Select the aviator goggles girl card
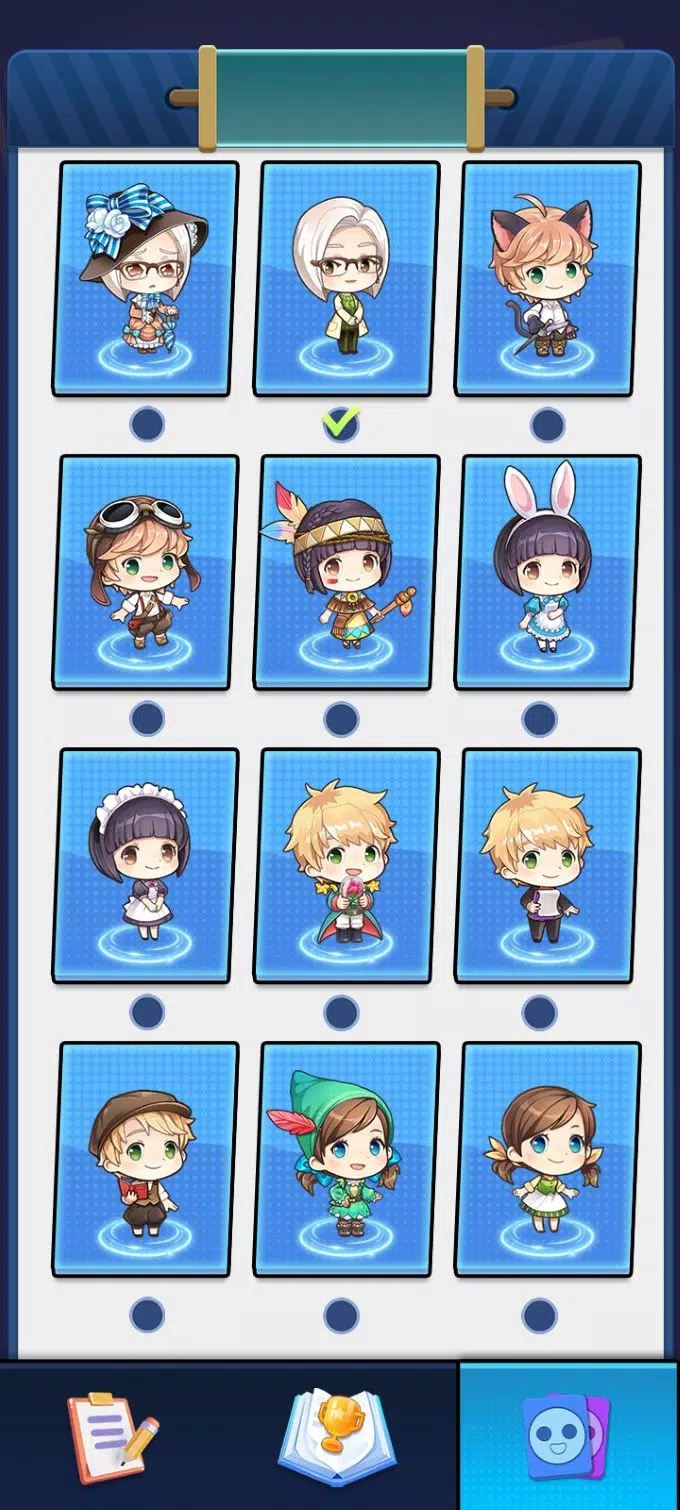The image size is (680, 1510). 146,572
